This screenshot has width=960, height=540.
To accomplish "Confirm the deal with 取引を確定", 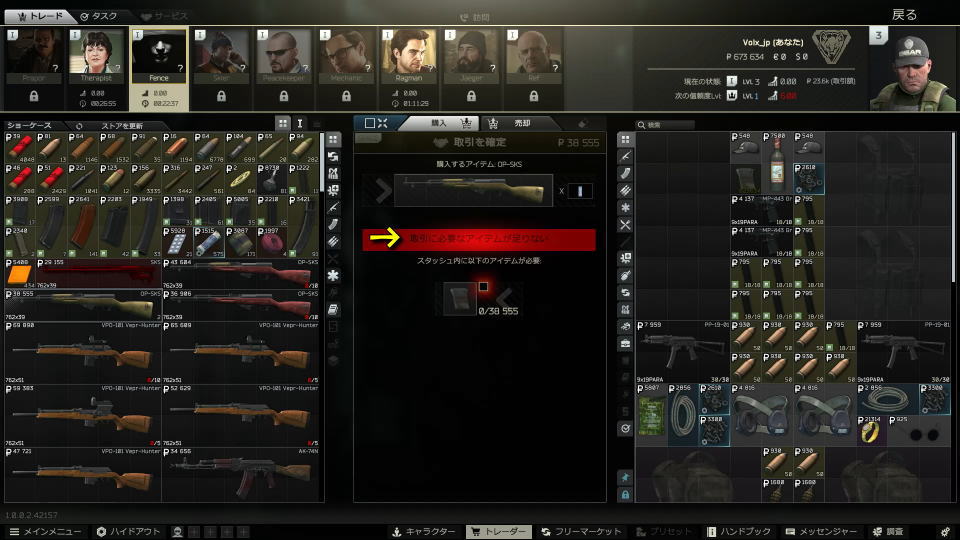I will click(479, 143).
